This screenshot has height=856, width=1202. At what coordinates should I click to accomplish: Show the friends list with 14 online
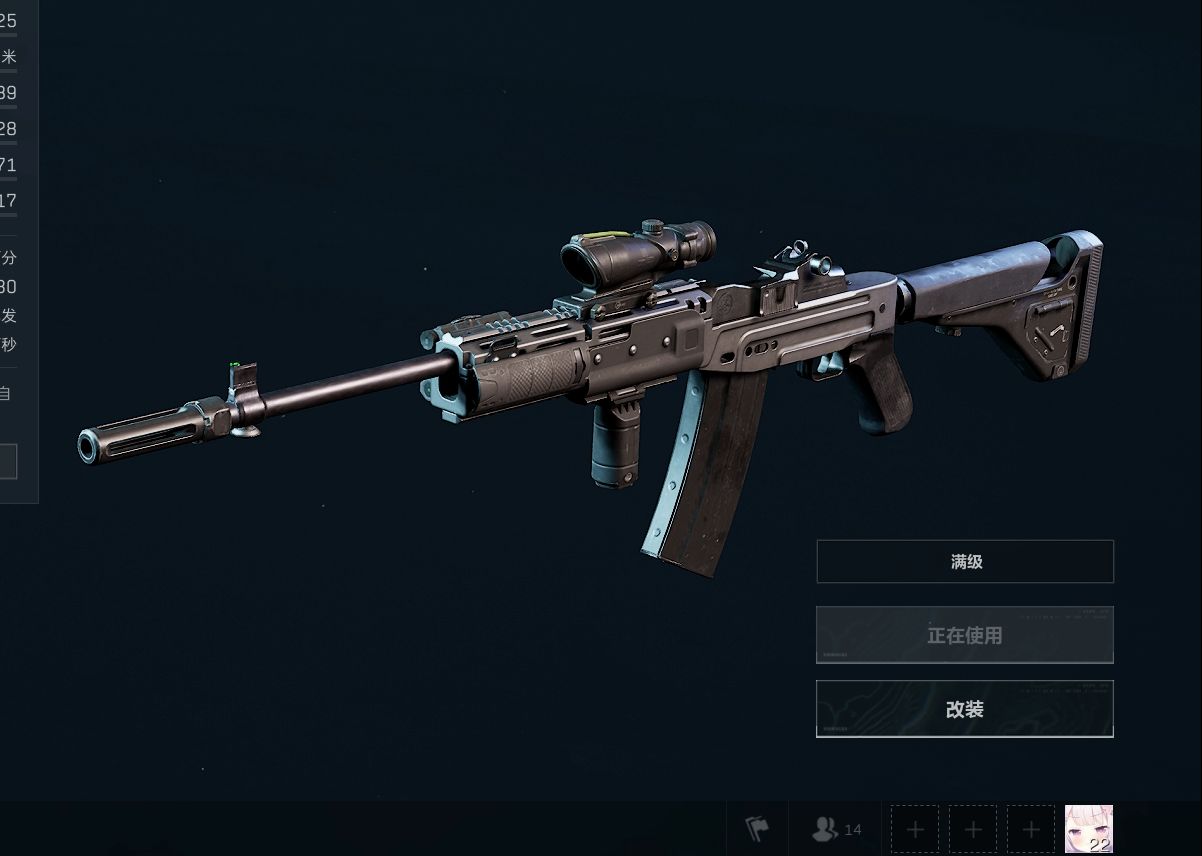click(x=837, y=829)
